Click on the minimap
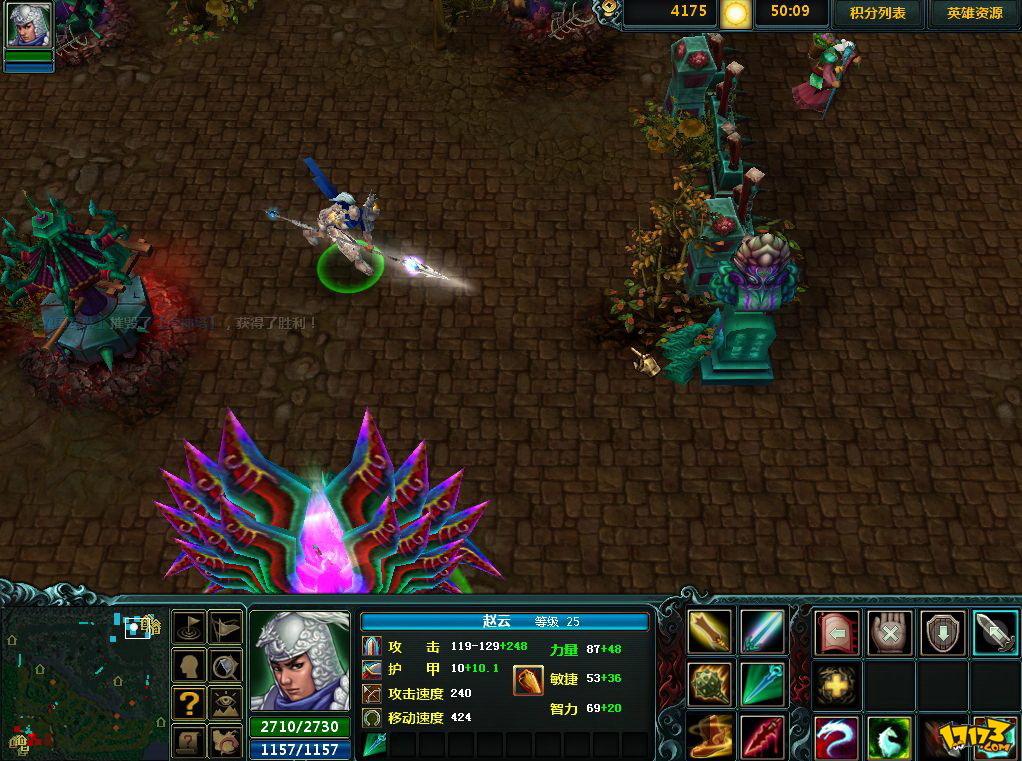The height and width of the screenshot is (761, 1022). [x=82, y=682]
